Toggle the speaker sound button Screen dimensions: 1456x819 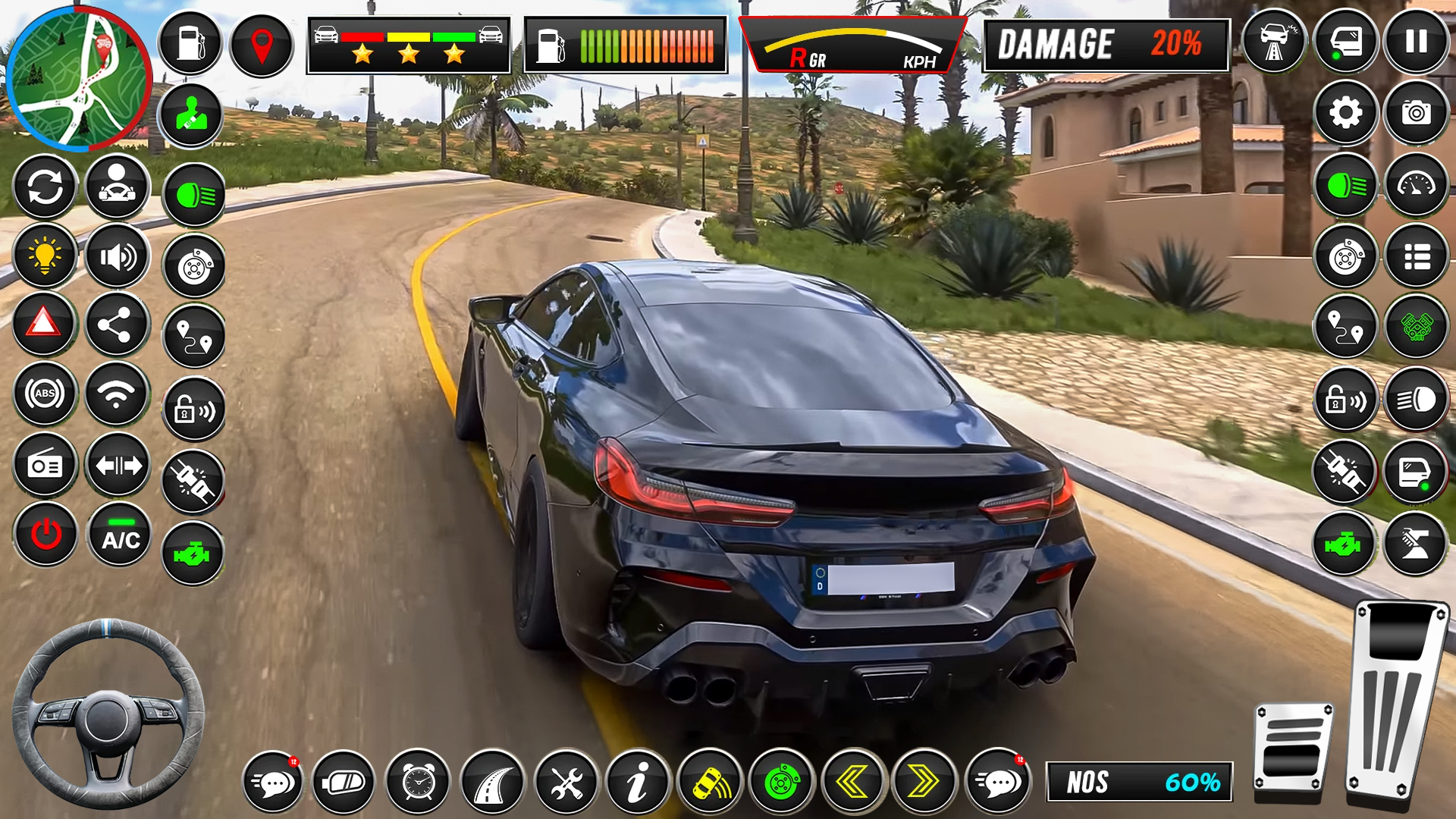[x=118, y=257]
